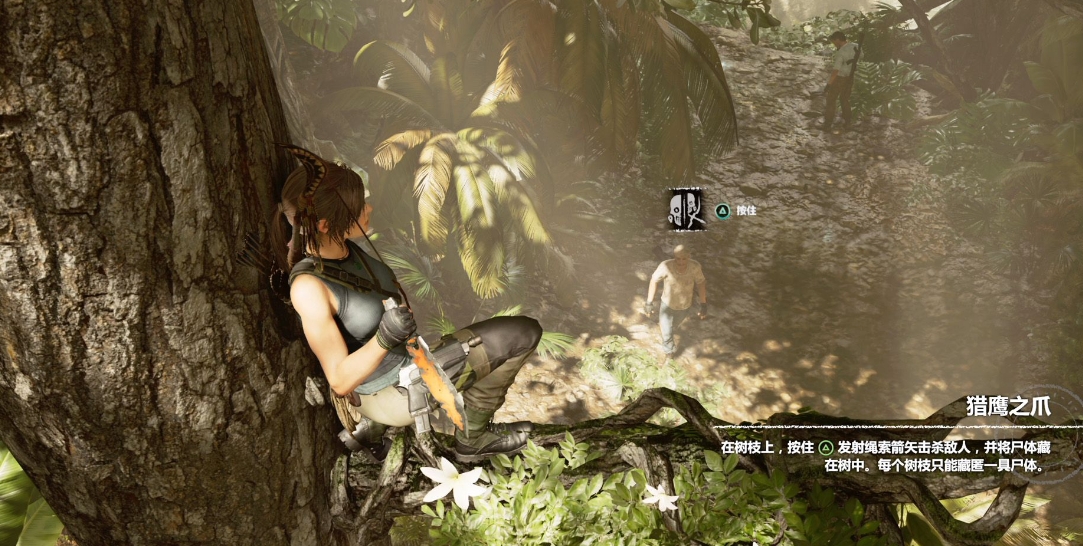Select the Eagle's Talon takedown icon
The height and width of the screenshot is (546, 1083).
tap(686, 209)
